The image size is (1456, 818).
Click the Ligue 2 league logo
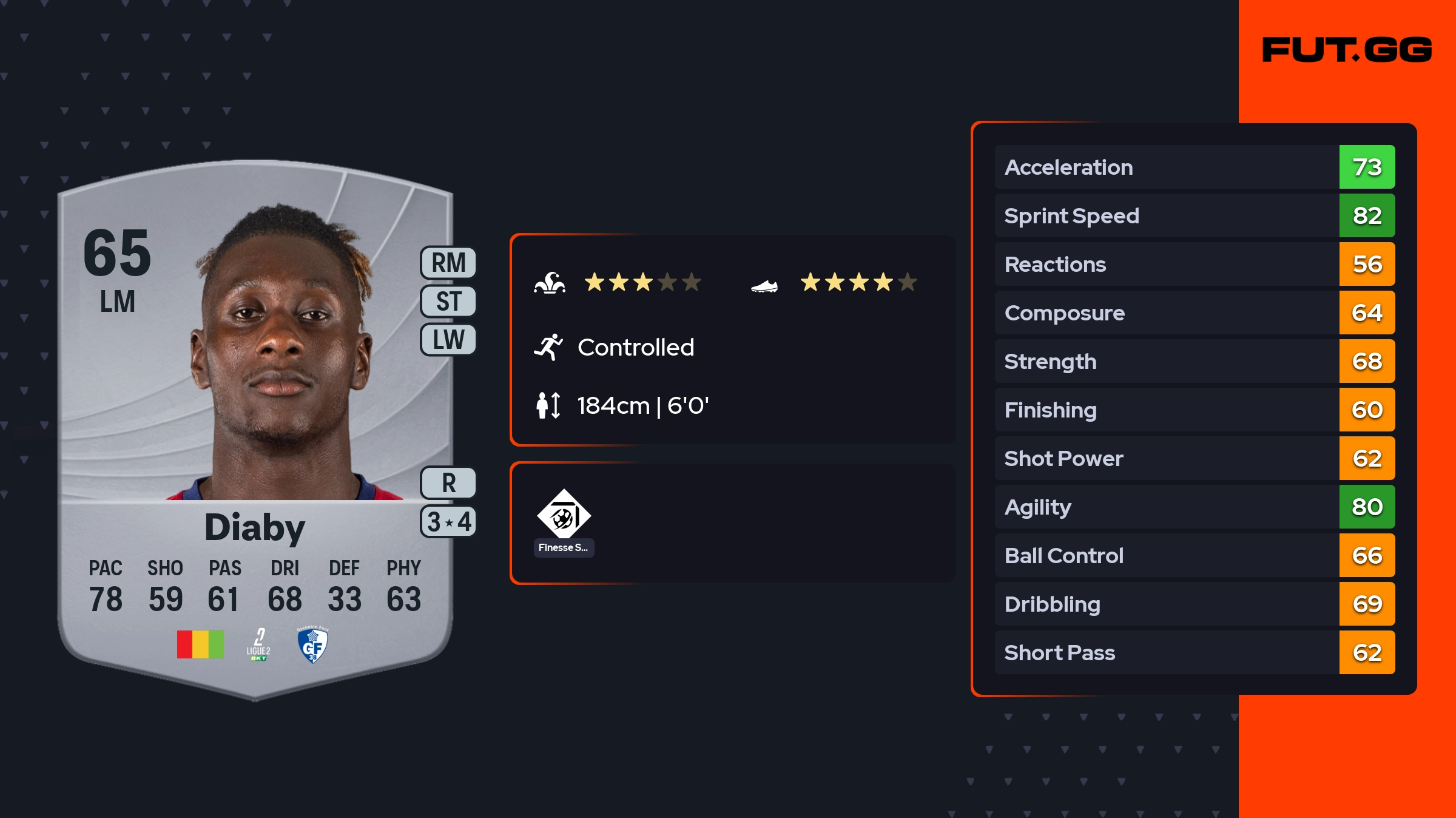(x=258, y=644)
